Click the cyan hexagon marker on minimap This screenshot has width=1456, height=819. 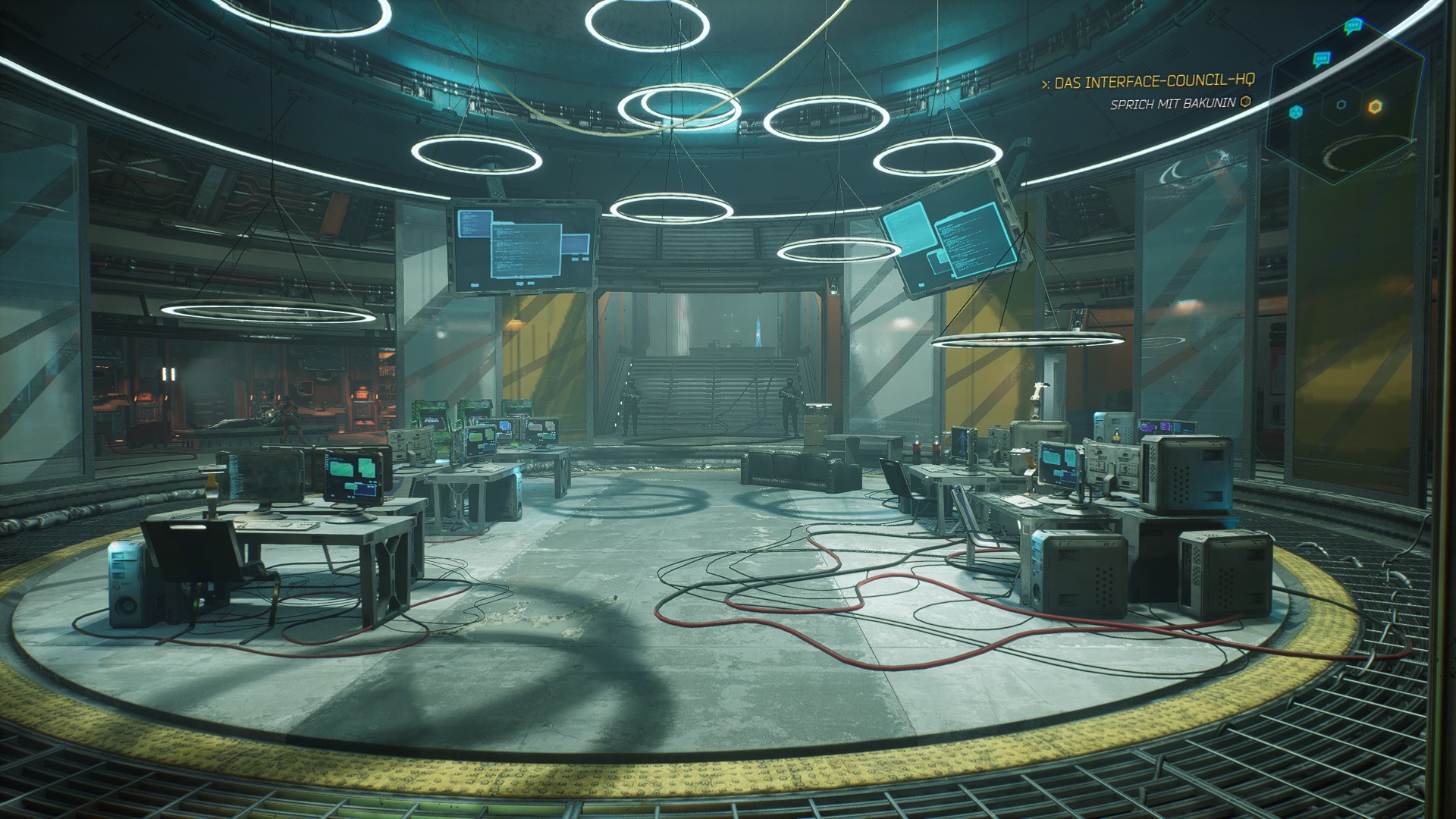[1296, 112]
